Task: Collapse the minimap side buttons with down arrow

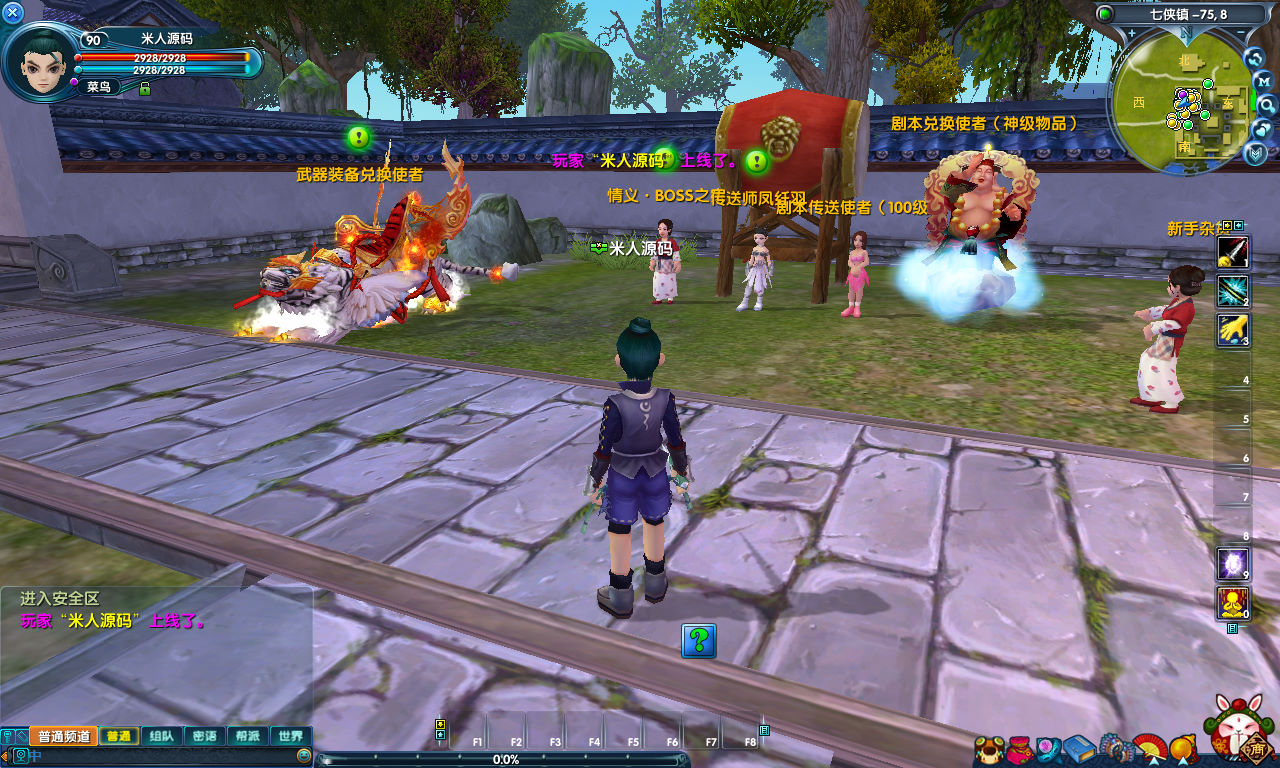Action: 1256,153
